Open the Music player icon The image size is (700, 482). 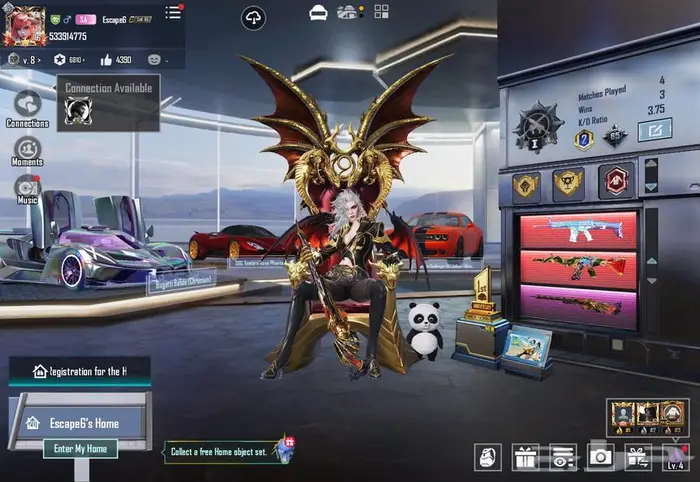coord(27,188)
